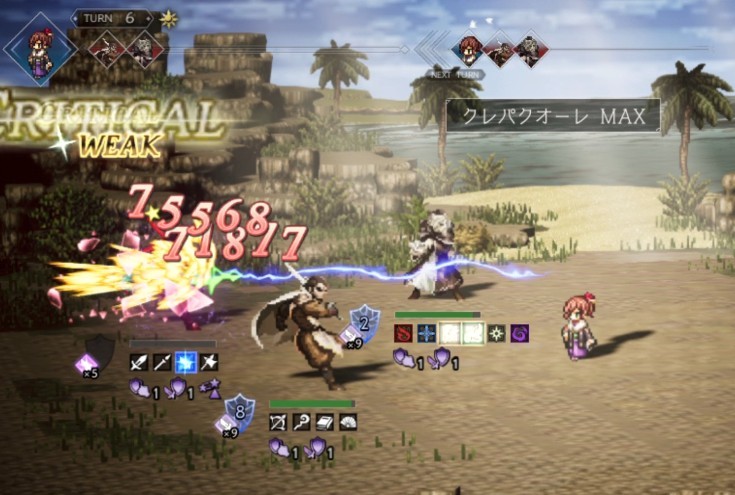Select the sword weakness icon
Screen dimensions: 735x495
[x=139, y=363]
